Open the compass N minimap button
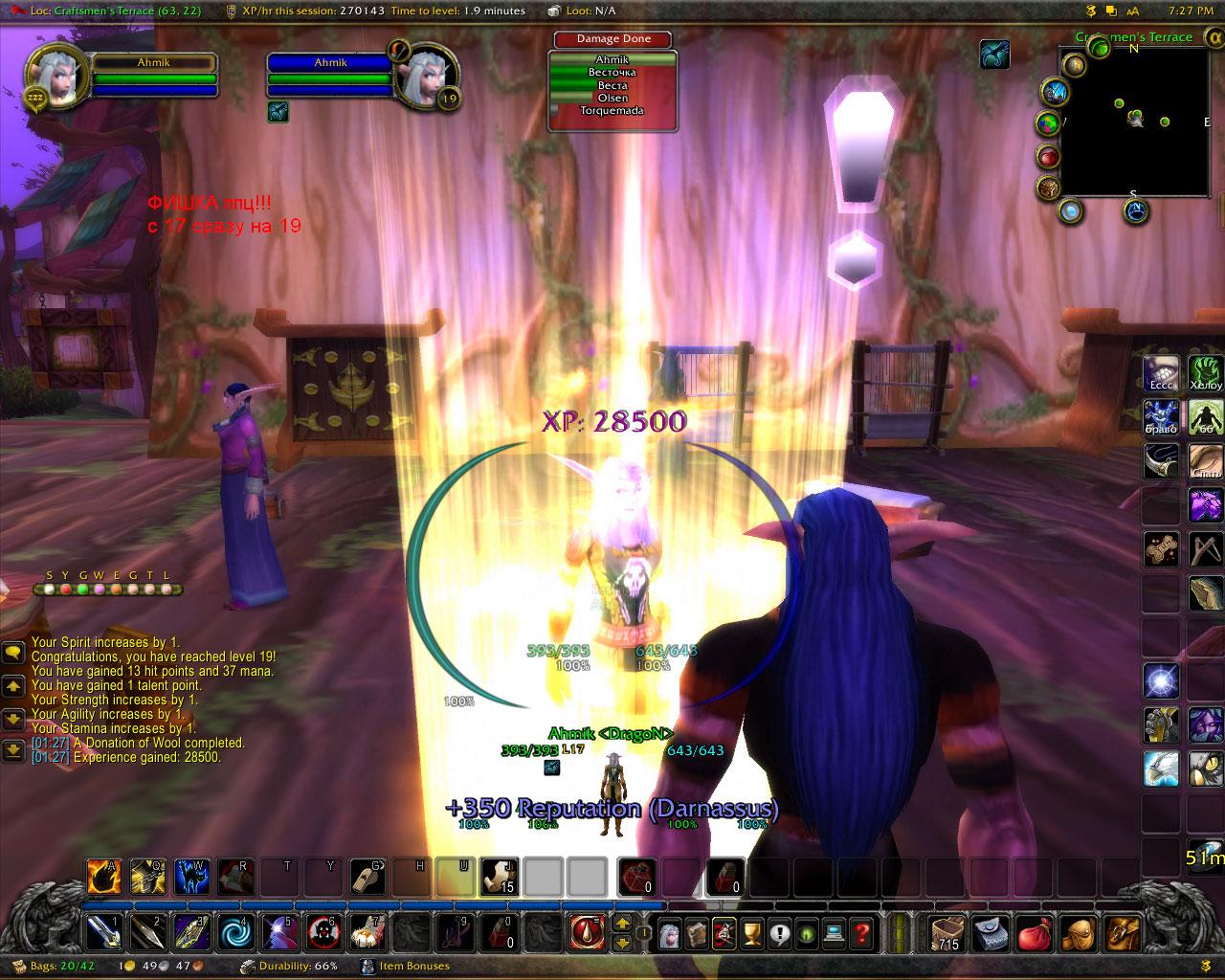Viewport: 1225px width, 980px height. 1137,212
